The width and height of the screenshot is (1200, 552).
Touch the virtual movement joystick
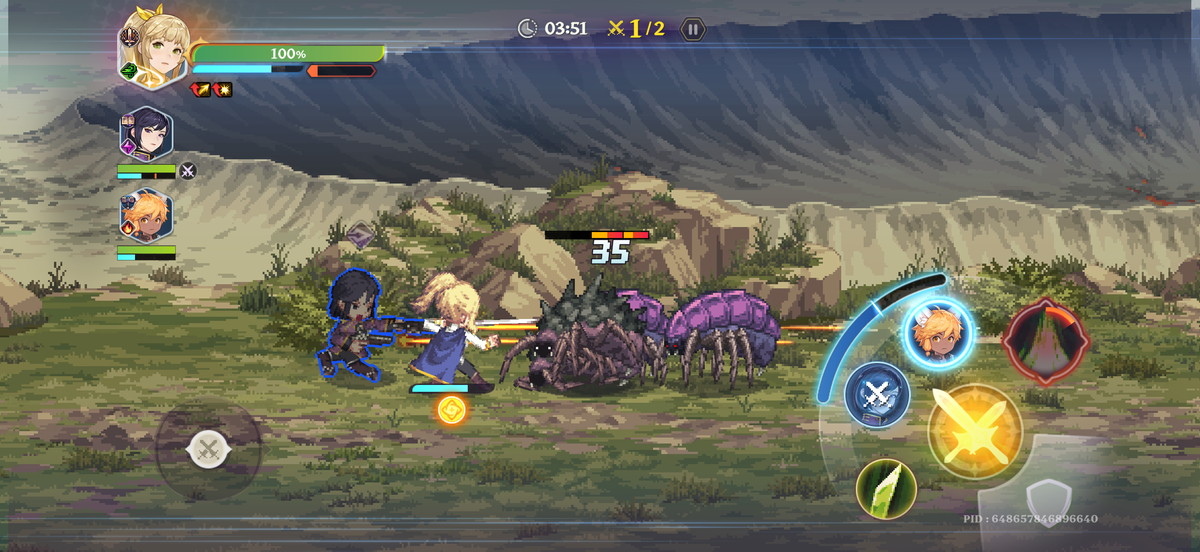(208, 450)
